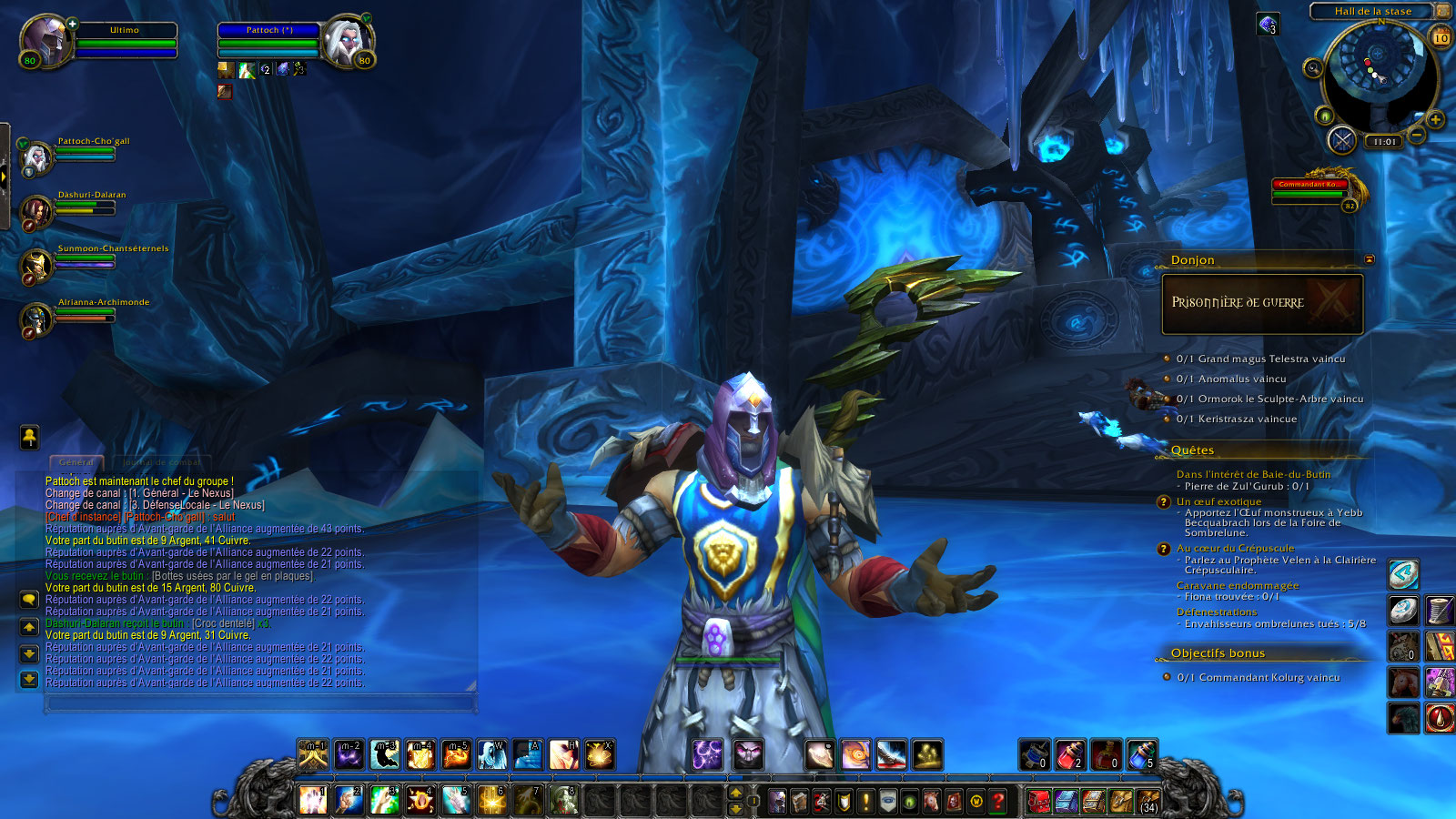Image resolution: width=1456 pixels, height=819 pixels.
Task: Zoom in the minimap with the plus button
Action: (x=1435, y=119)
